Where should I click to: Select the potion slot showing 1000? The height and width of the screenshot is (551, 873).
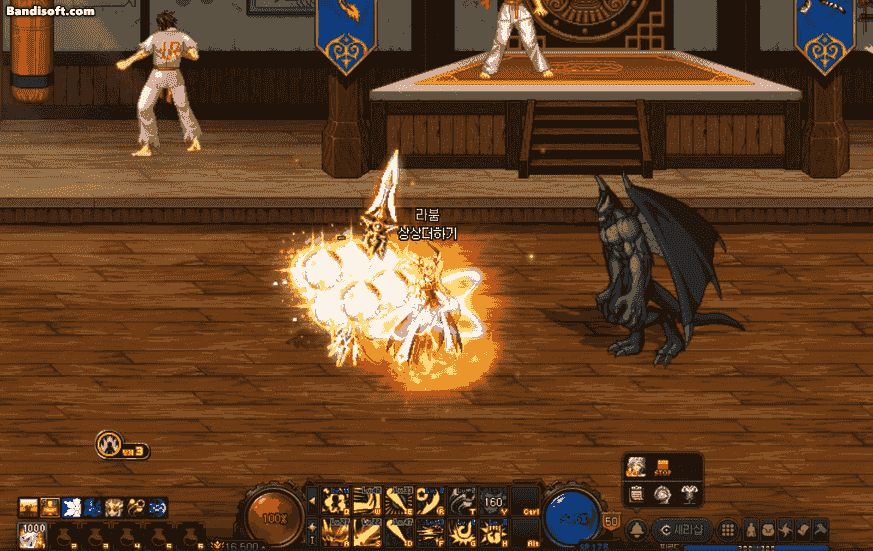[34, 534]
